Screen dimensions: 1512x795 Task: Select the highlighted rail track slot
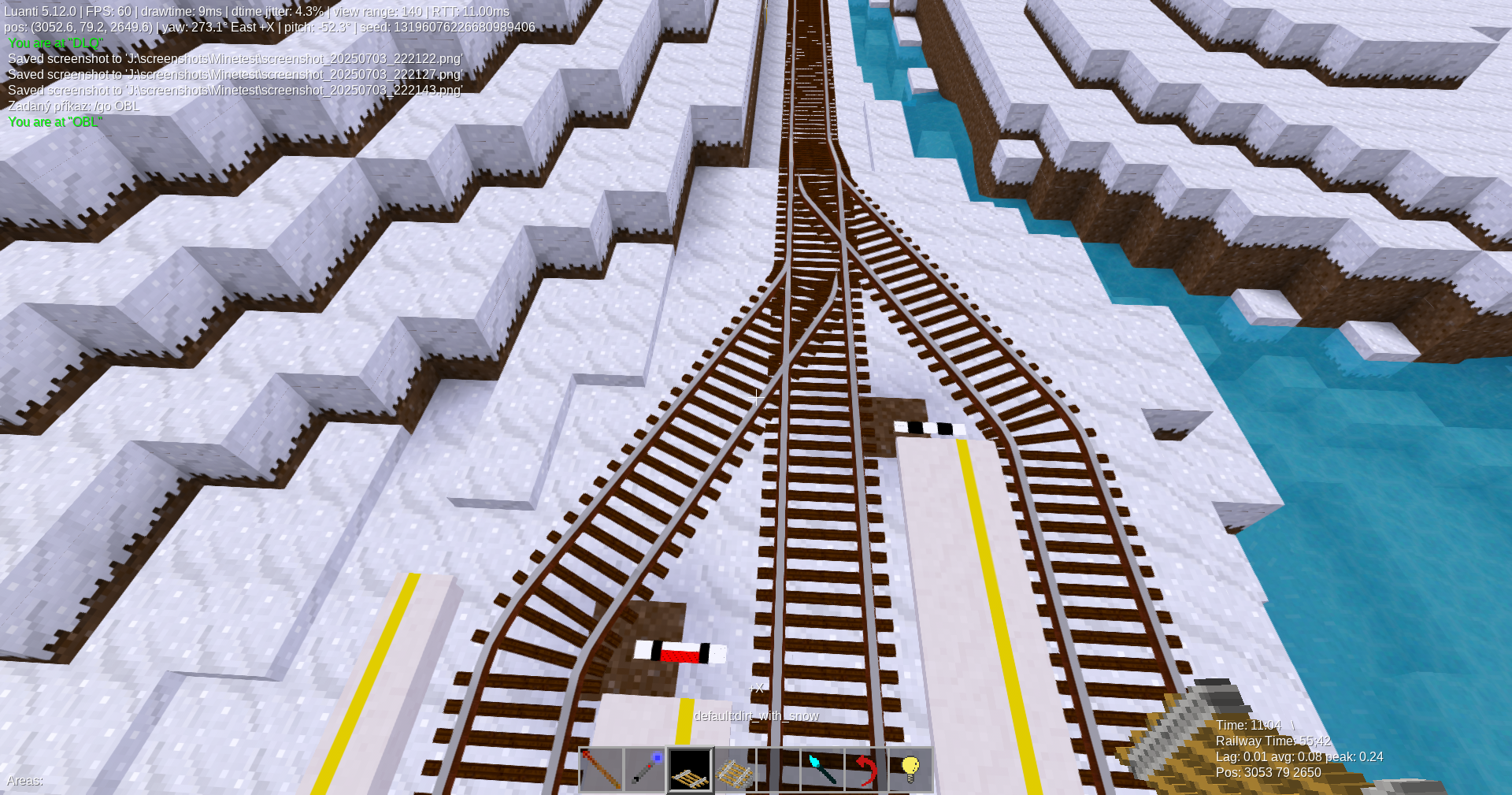tap(690, 770)
